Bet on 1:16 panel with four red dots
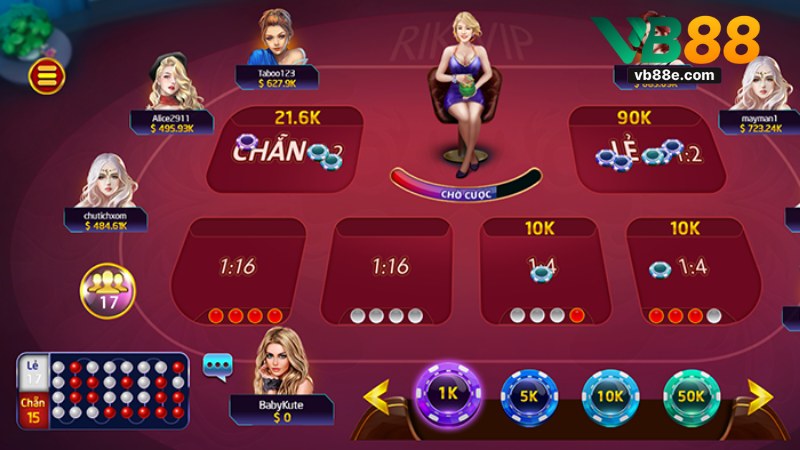The image size is (800, 450). [x=238, y=270]
